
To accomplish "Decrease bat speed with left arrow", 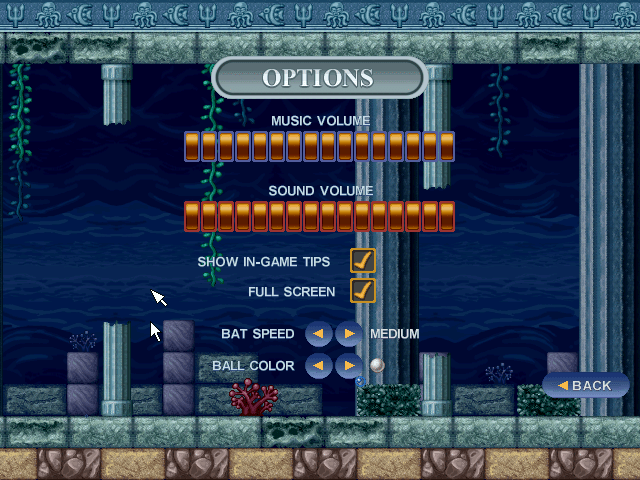I will (x=318, y=334).
